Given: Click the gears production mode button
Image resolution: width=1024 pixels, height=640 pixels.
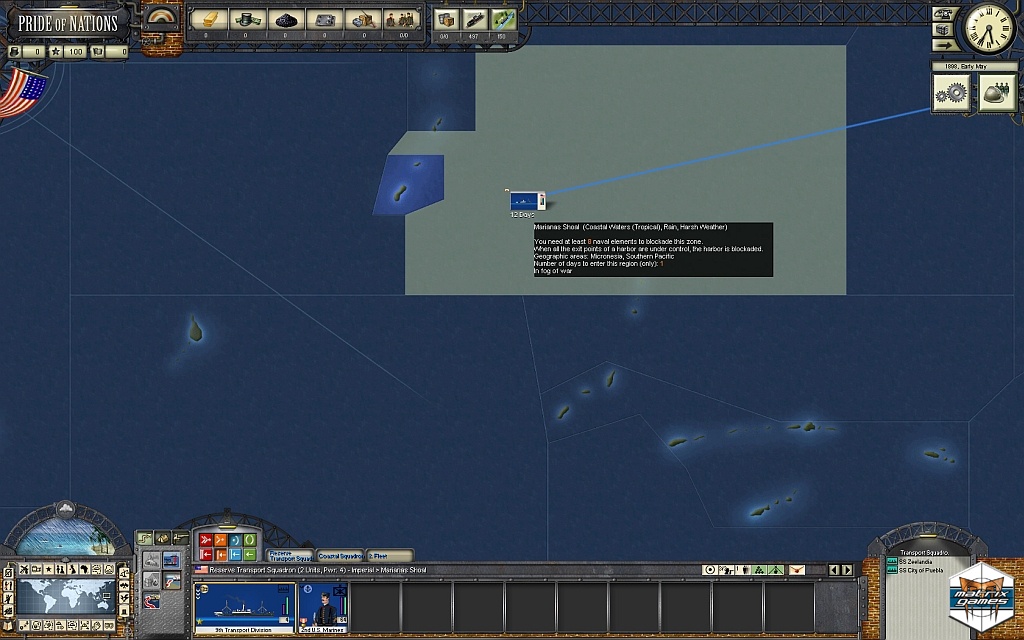Looking at the screenshot, I should coord(953,93).
